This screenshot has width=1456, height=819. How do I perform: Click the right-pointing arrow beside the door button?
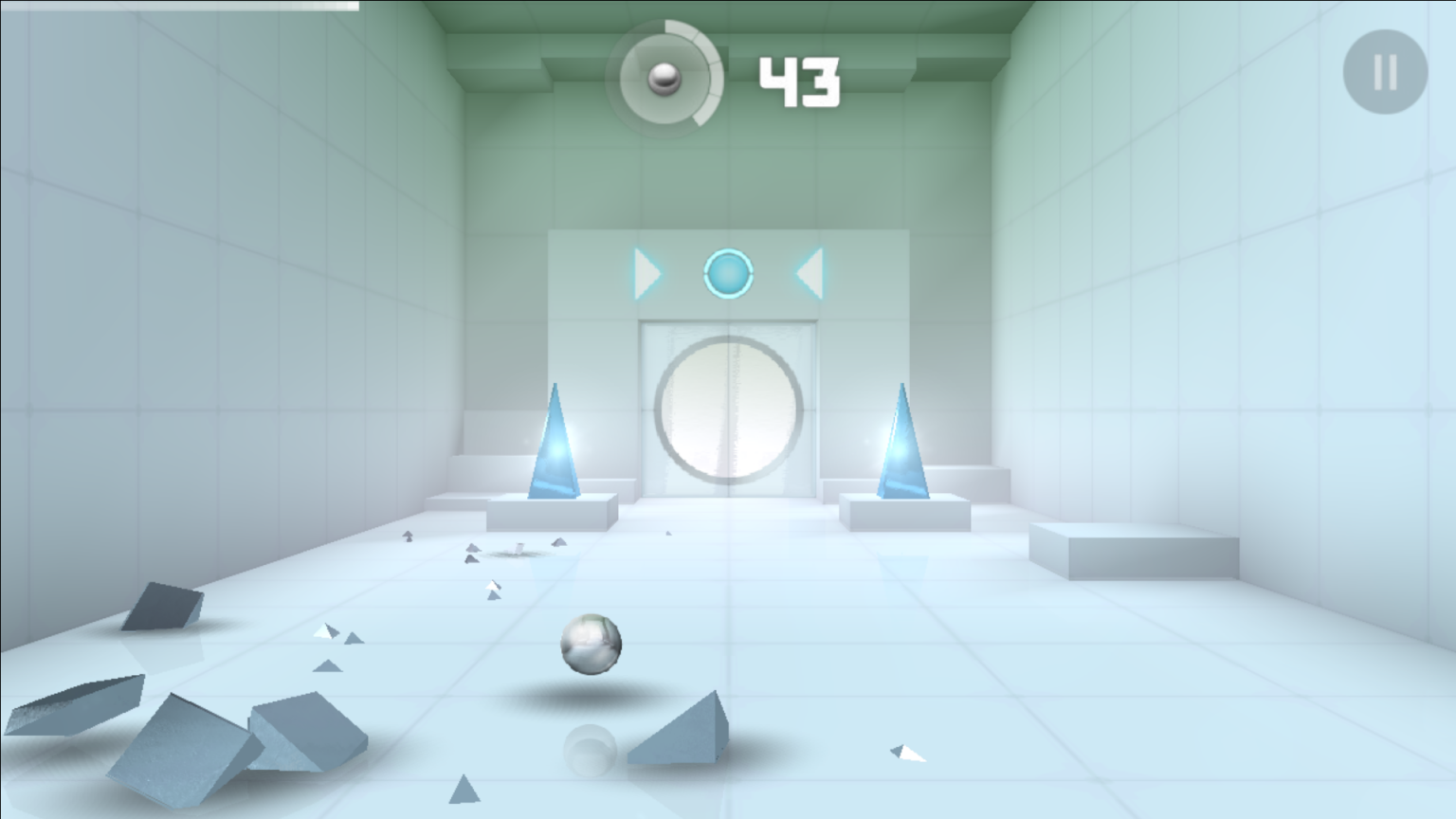tap(648, 273)
